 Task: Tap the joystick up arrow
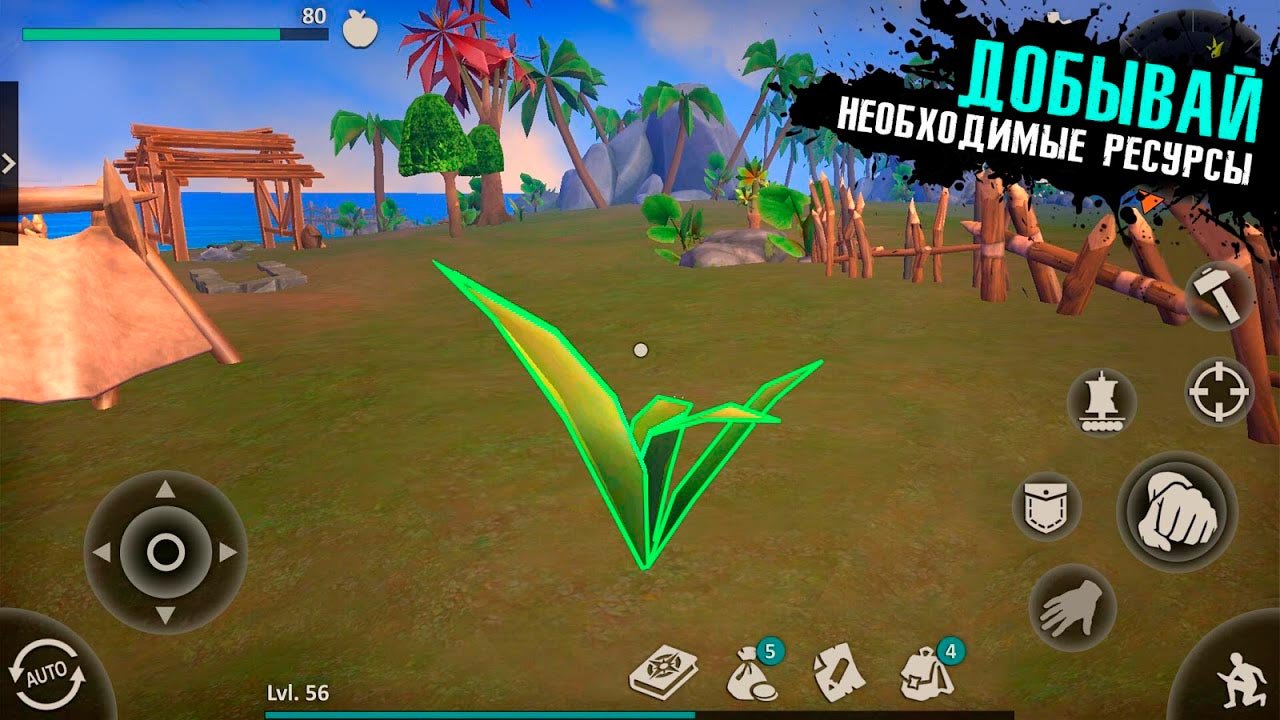[165, 490]
